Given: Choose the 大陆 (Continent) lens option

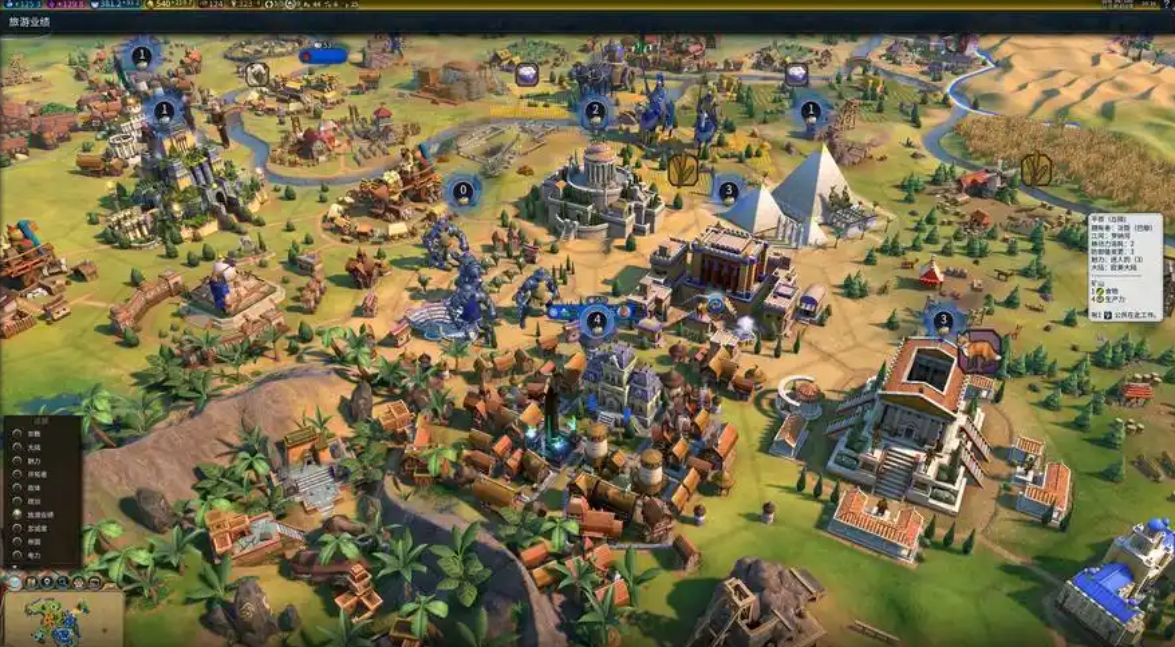Looking at the screenshot, I should pos(17,447).
